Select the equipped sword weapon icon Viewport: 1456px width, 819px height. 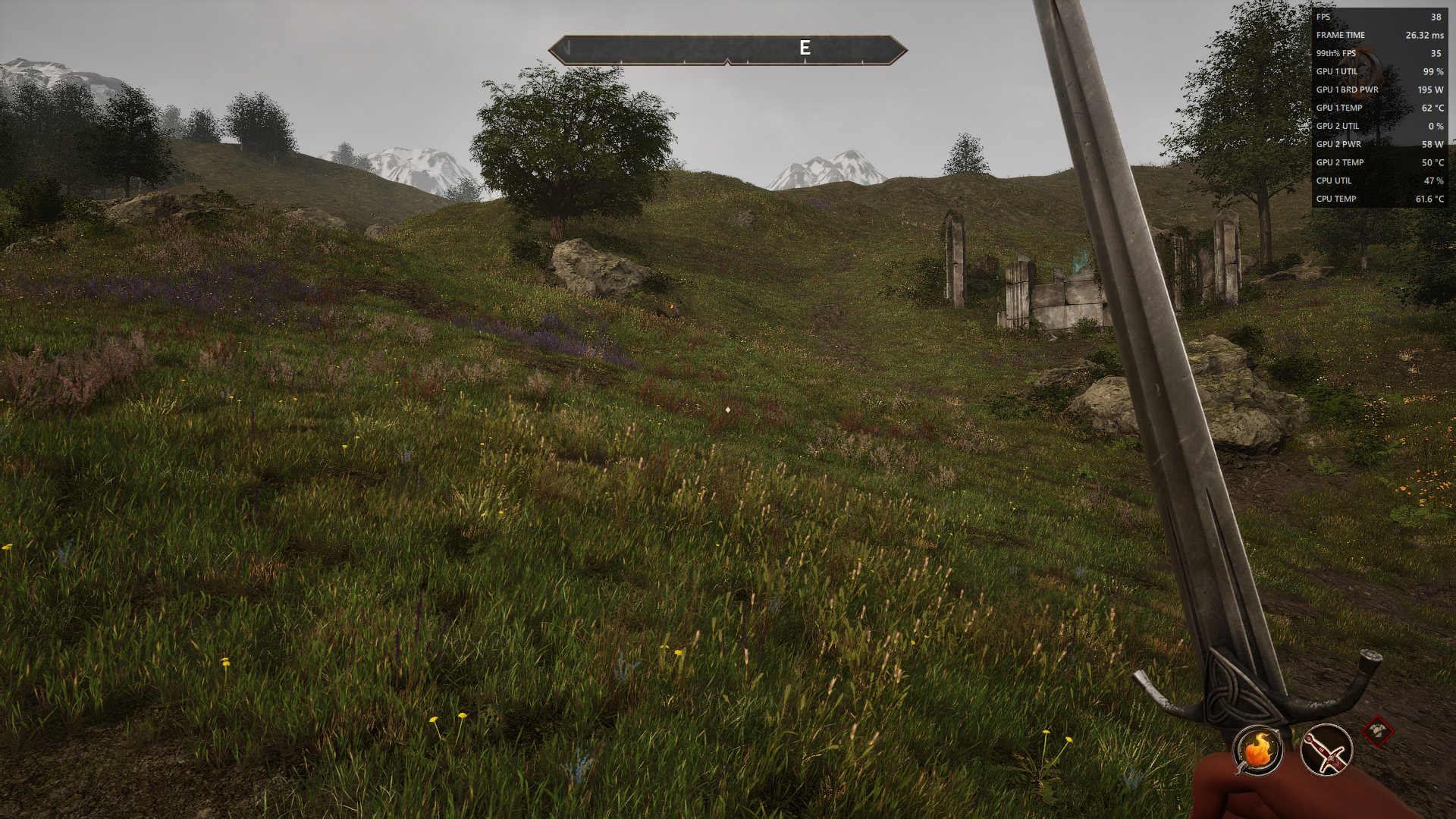click(1326, 750)
